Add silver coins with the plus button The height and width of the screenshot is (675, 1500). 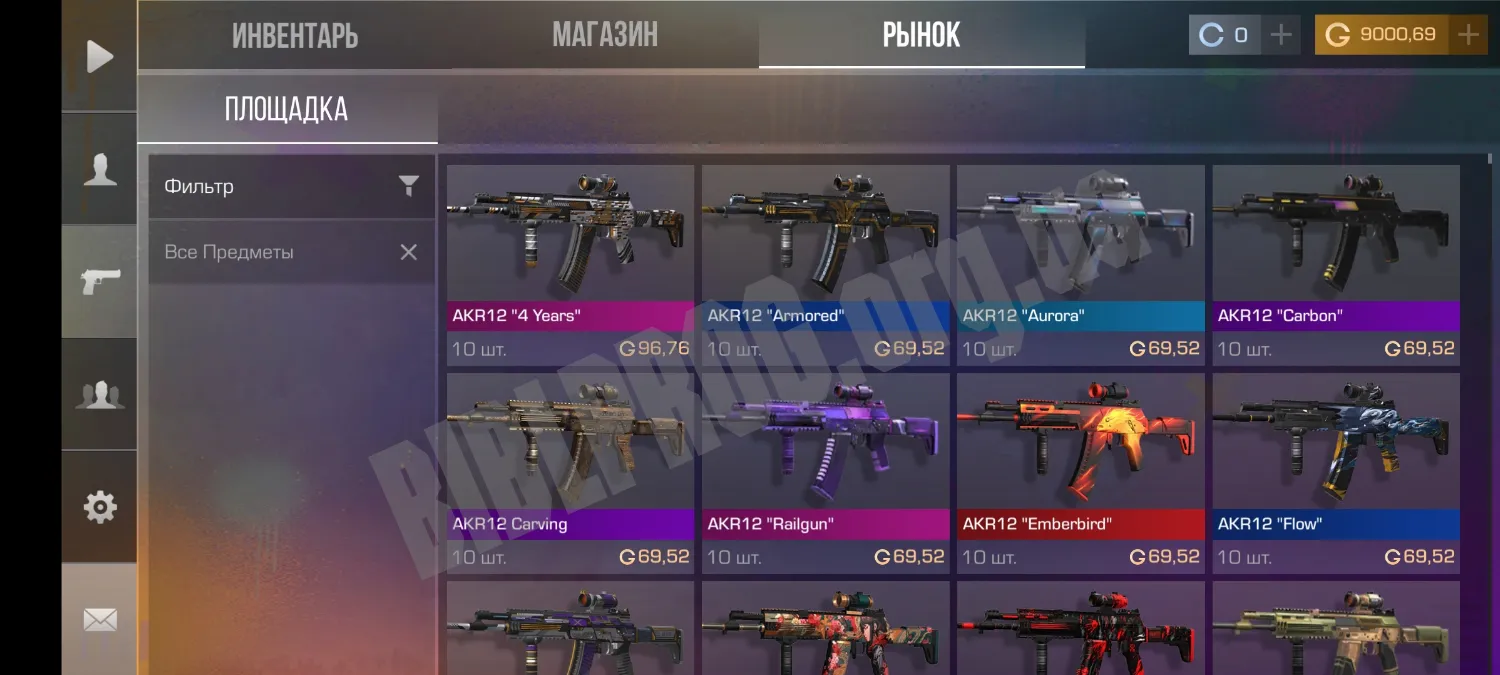pos(1281,35)
